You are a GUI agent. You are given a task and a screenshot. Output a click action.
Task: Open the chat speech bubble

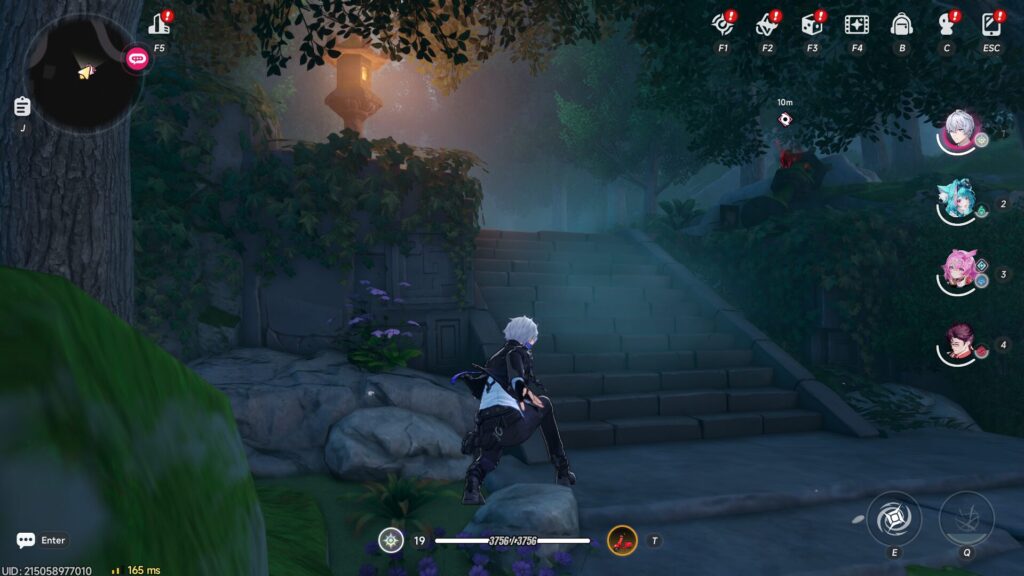26,540
